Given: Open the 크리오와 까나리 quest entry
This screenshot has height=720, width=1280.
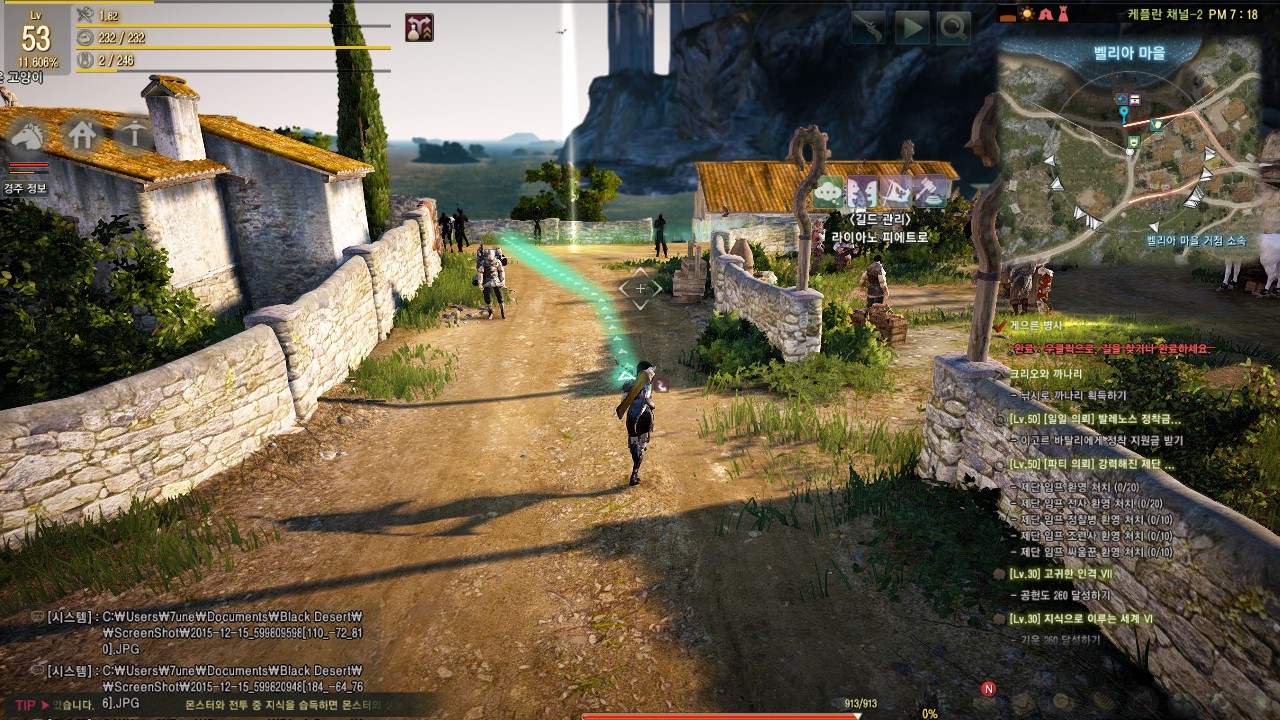Looking at the screenshot, I should click(1046, 372).
